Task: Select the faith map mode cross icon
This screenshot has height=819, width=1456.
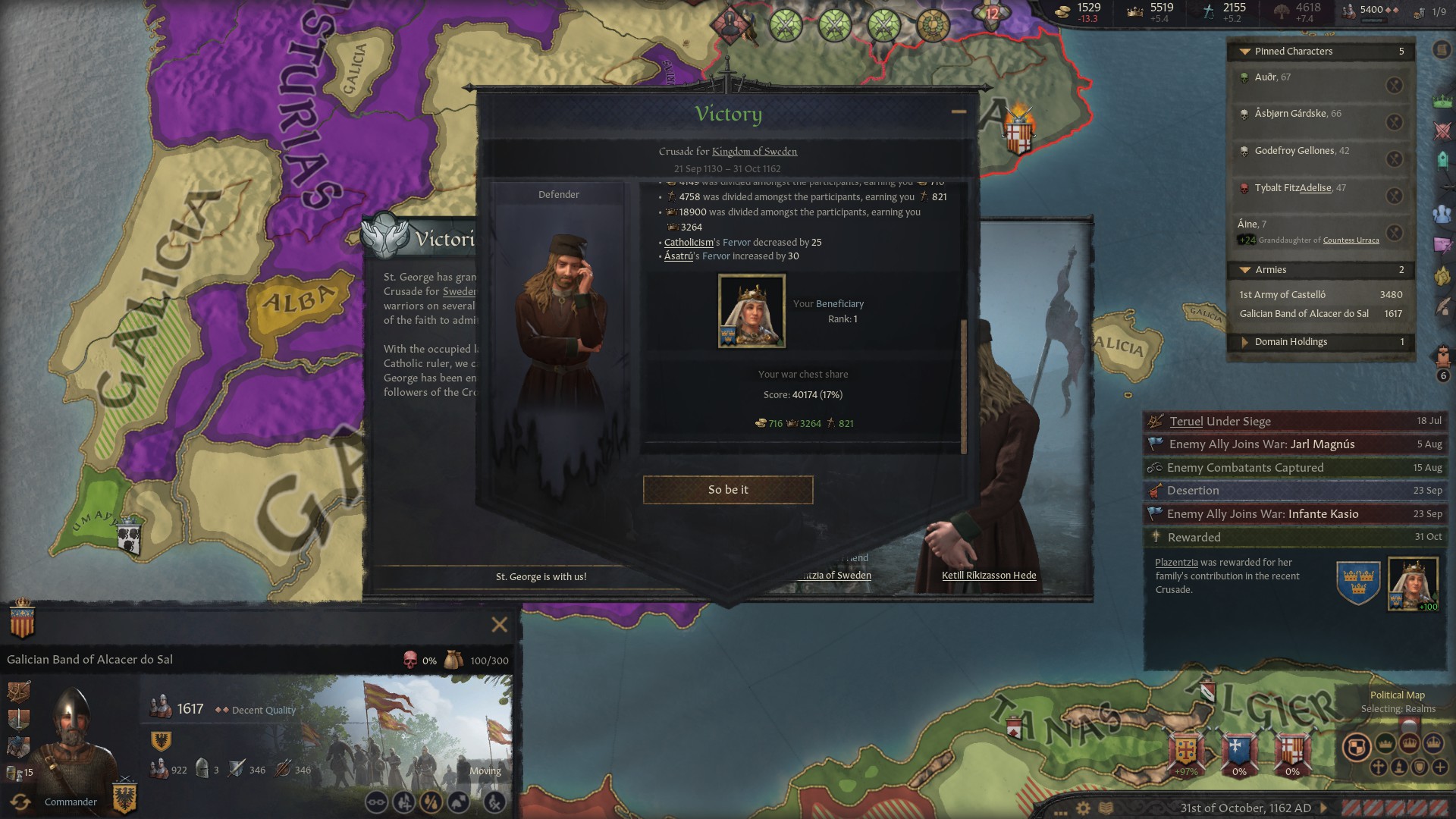Action: (1378, 768)
